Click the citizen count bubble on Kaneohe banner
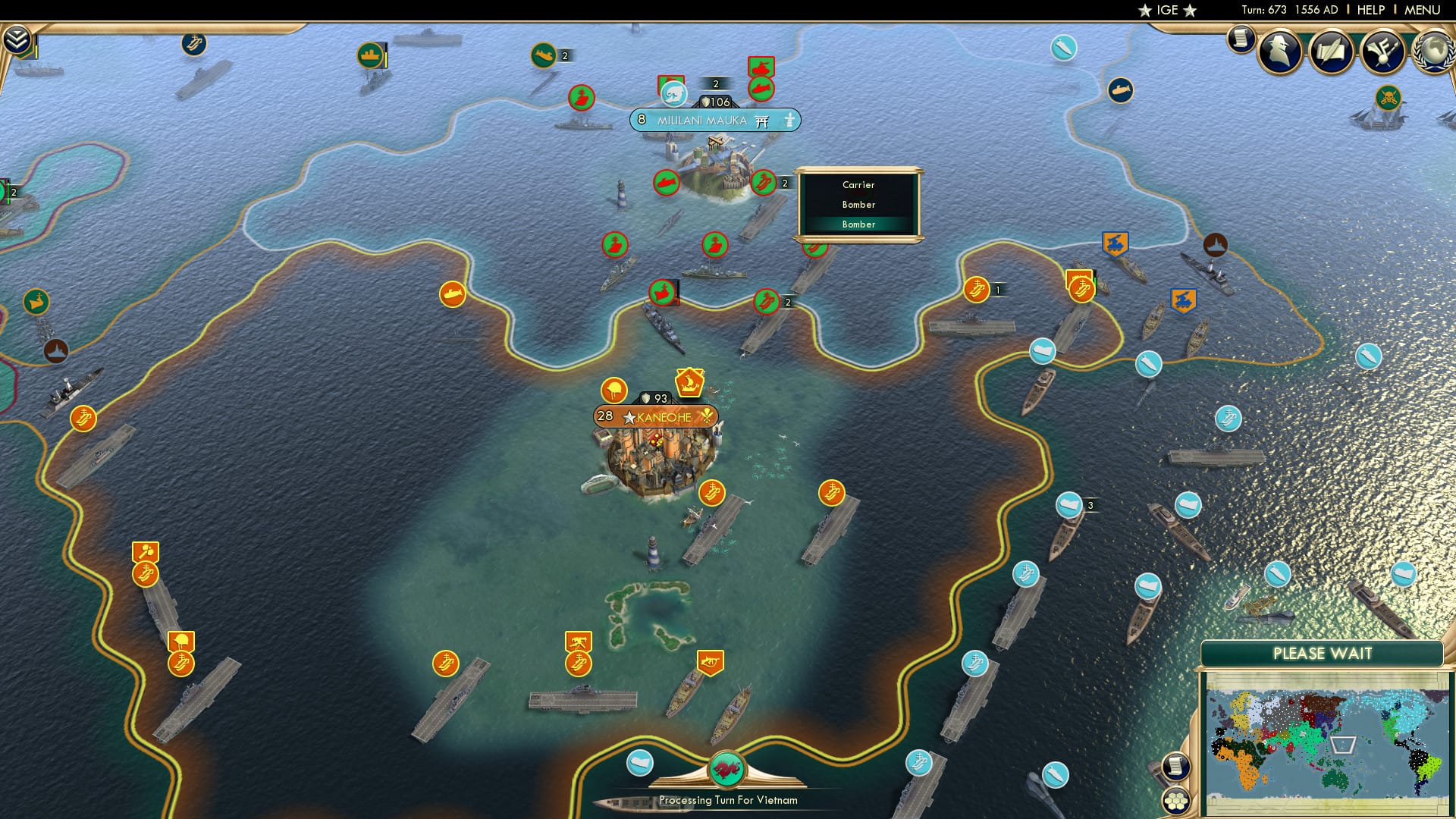Viewport: 1456px width, 819px height. coord(604,415)
